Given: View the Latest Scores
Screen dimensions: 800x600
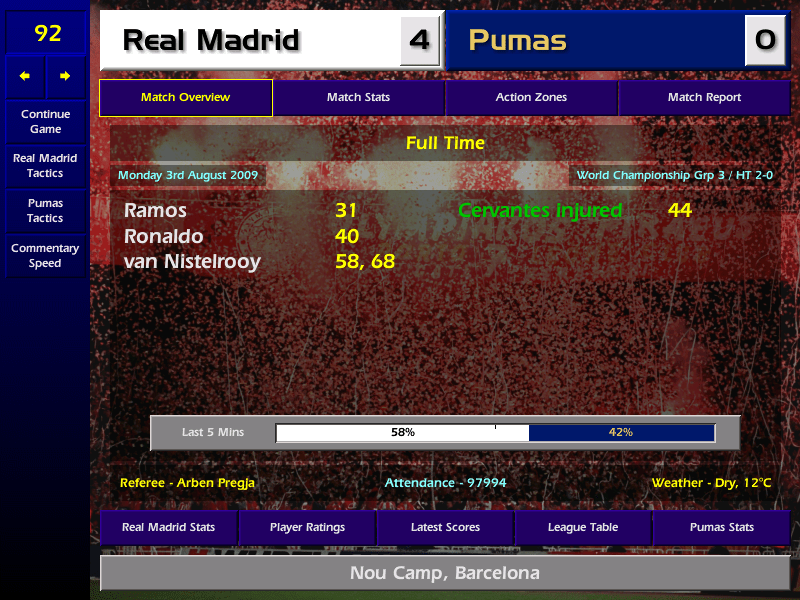Looking at the screenshot, I should click(445, 527).
